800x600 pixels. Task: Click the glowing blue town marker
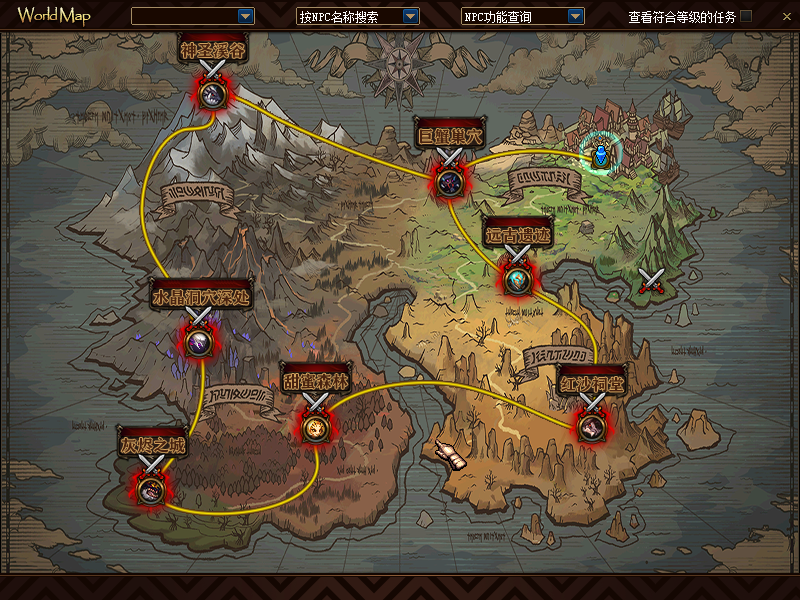point(600,154)
